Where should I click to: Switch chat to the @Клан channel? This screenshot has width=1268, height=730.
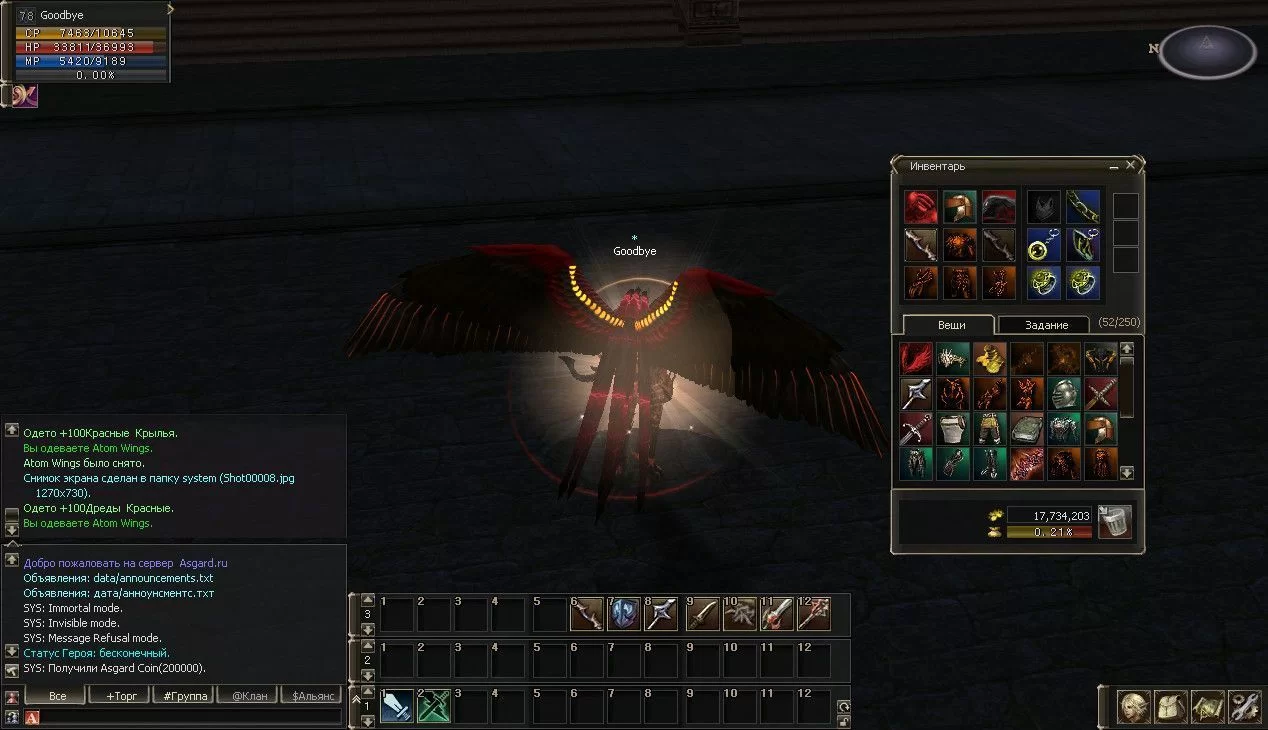coord(247,695)
